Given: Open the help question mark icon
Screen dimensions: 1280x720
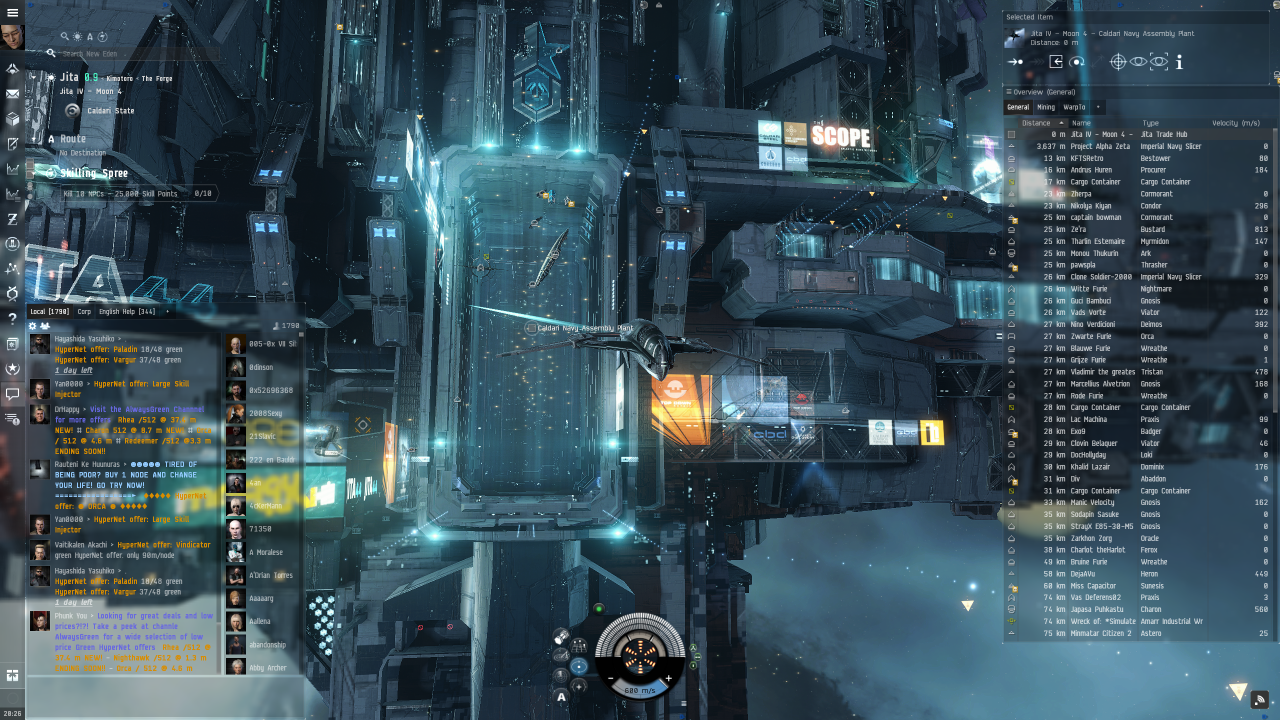Looking at the screenshot, I should (x=13, y=318).
